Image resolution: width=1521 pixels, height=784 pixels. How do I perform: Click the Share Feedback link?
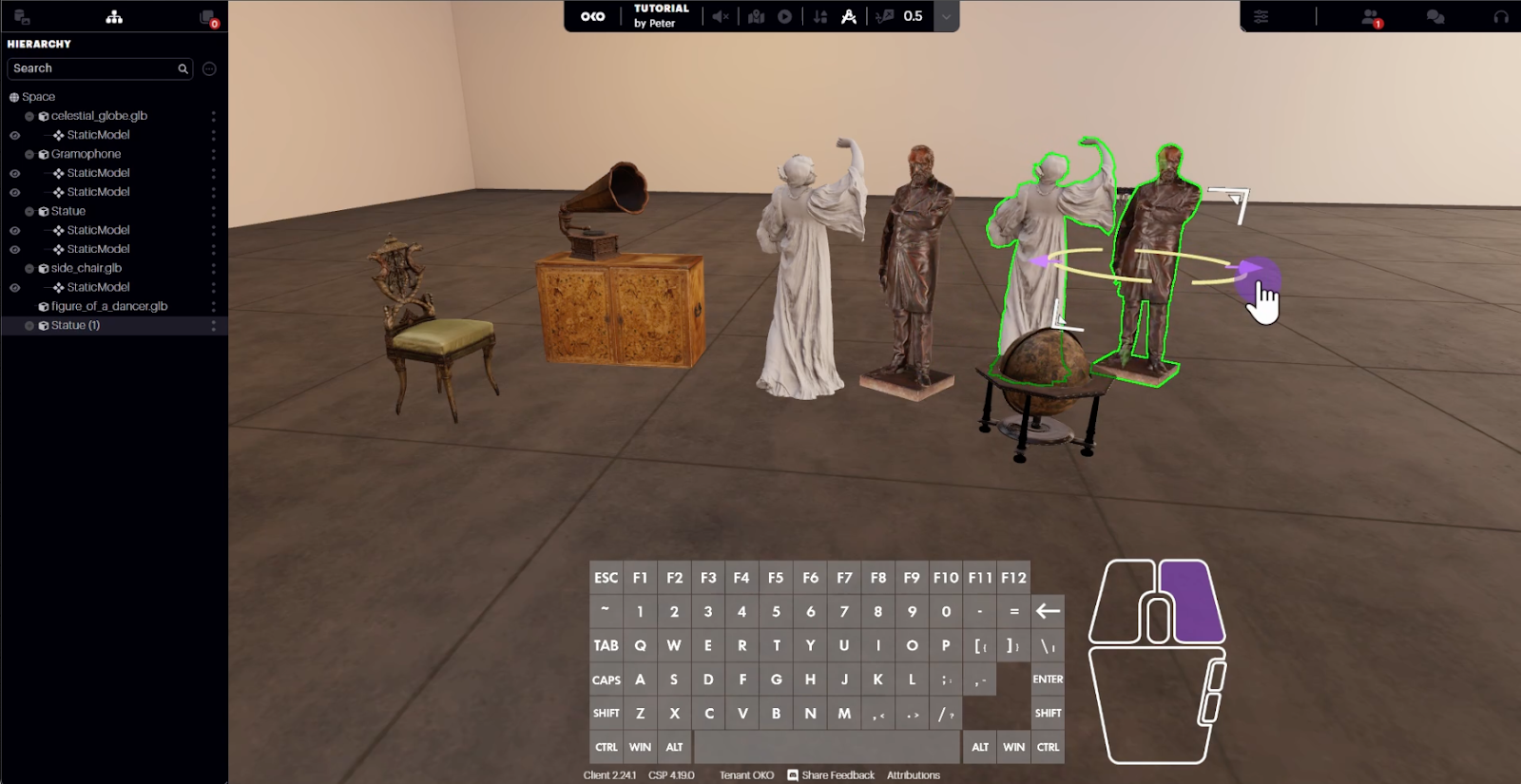(x=831, y=775)
